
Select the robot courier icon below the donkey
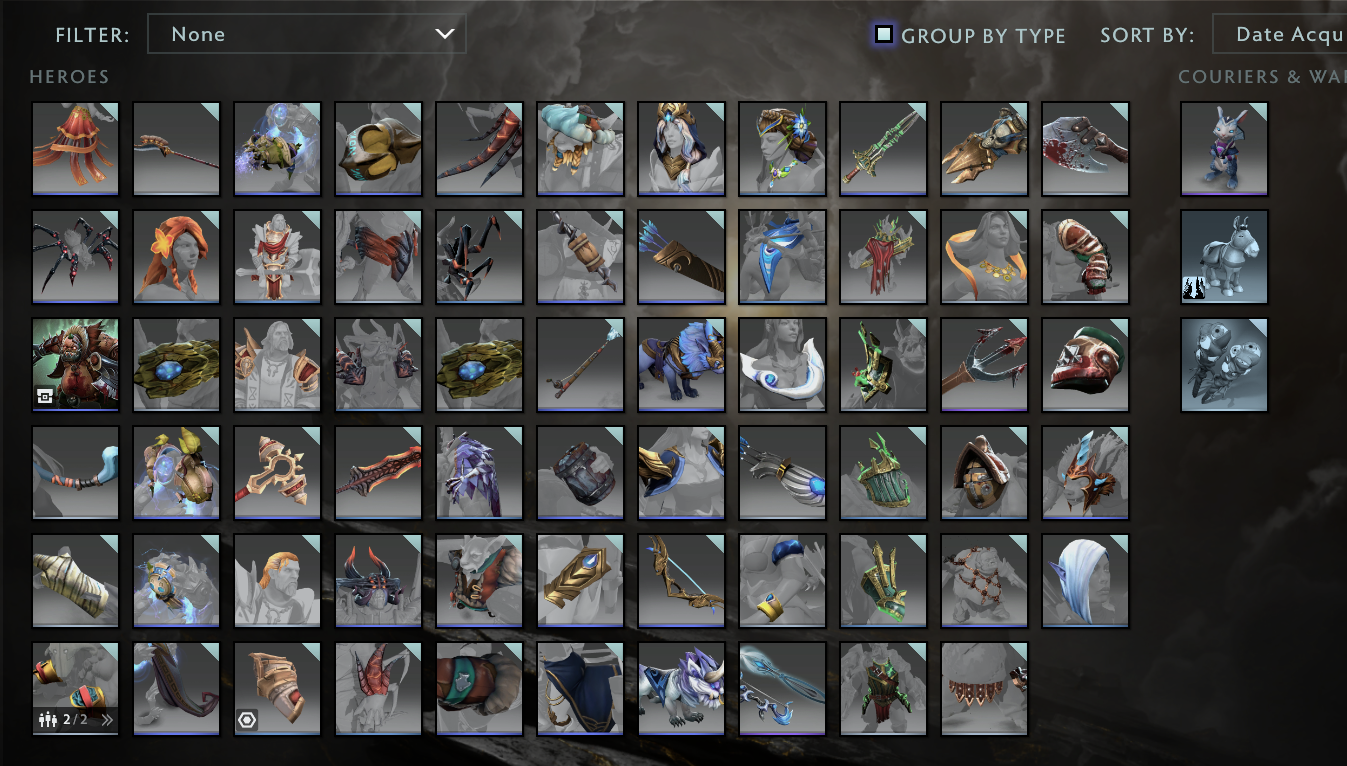point(1224,364)
